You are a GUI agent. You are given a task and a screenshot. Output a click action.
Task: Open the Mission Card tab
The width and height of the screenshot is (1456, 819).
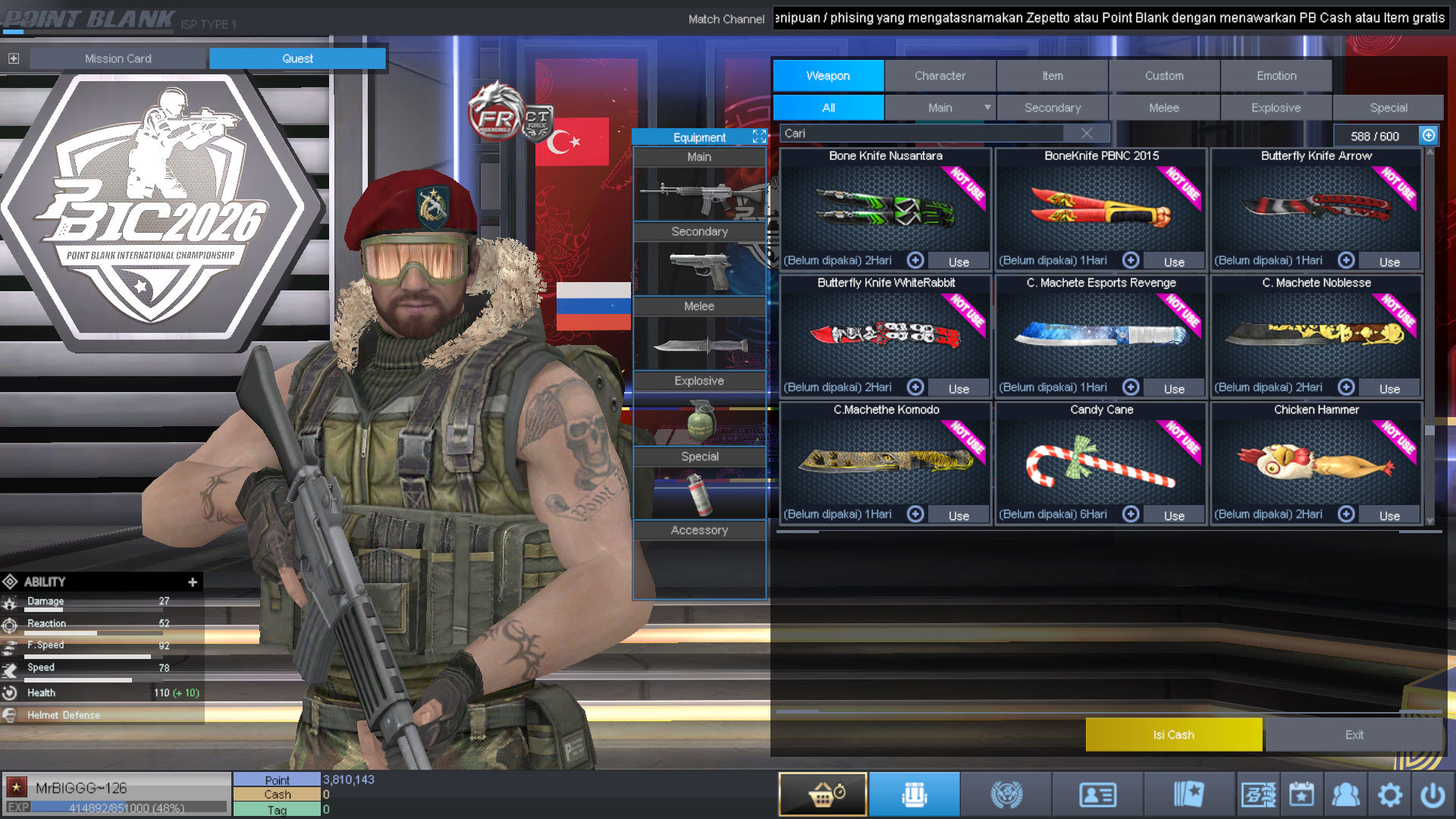[x=118, y=58]
